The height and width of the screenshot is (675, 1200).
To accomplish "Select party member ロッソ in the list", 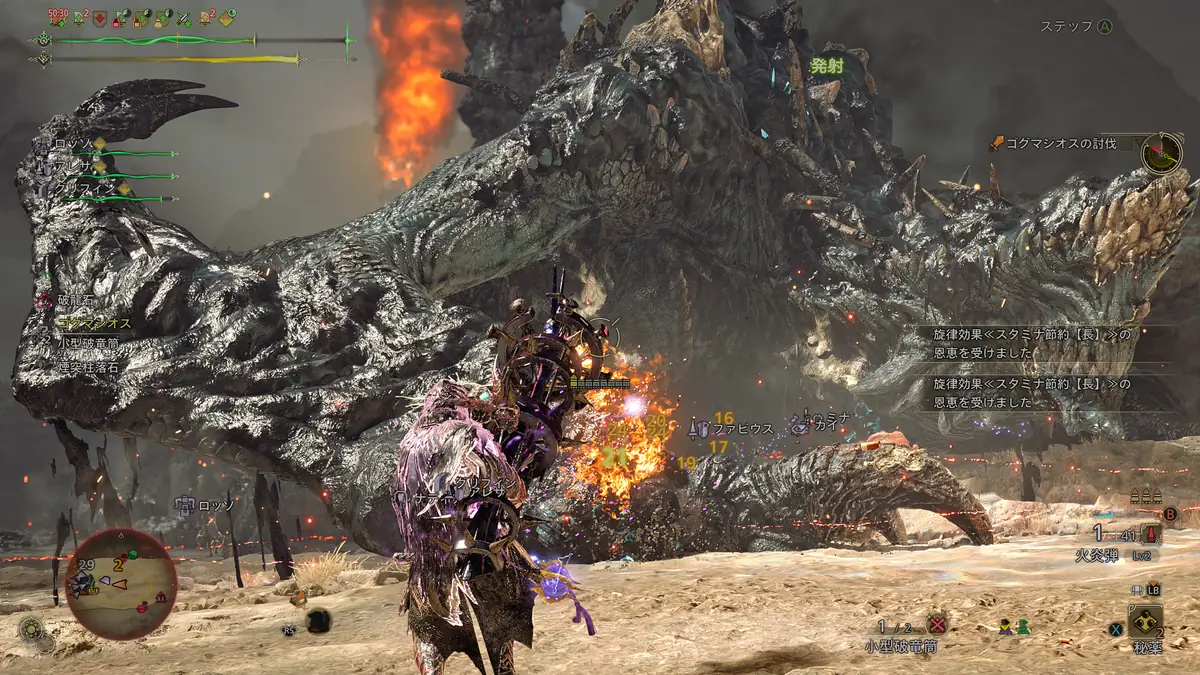I will click(75, 145).
